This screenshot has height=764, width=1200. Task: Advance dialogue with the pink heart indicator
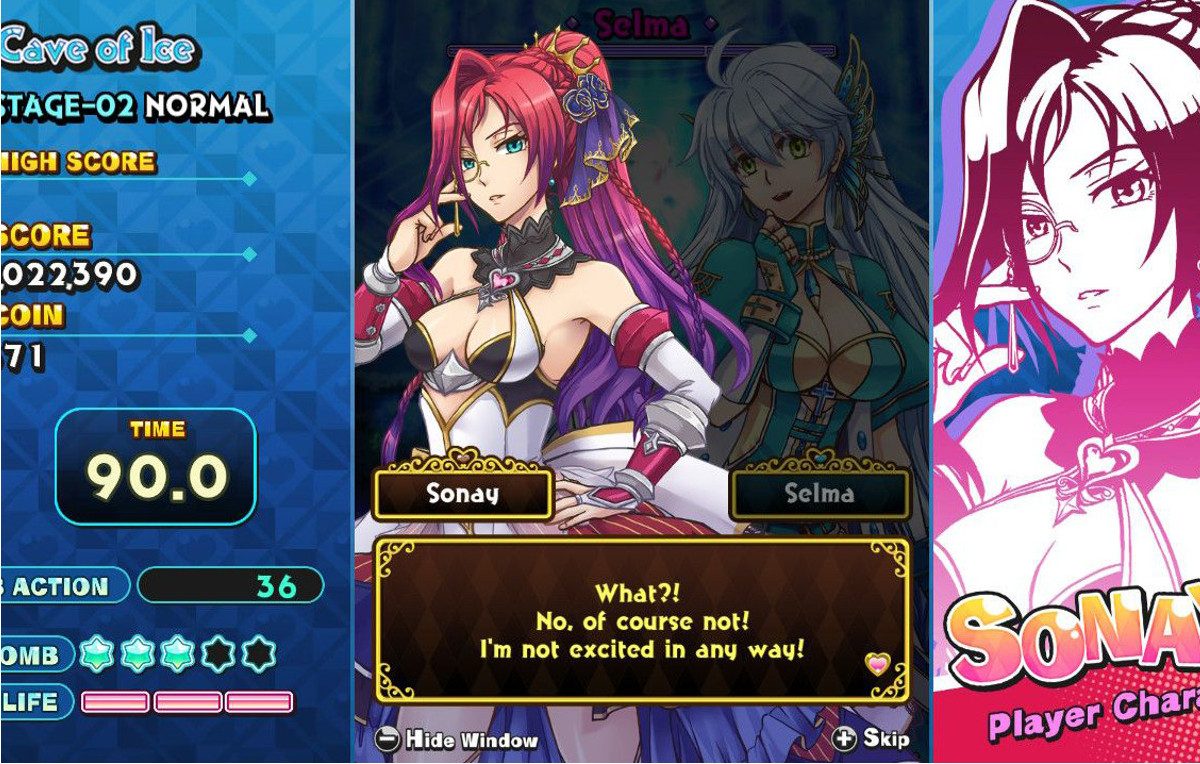pyautogui.click(x=877, y=664)
